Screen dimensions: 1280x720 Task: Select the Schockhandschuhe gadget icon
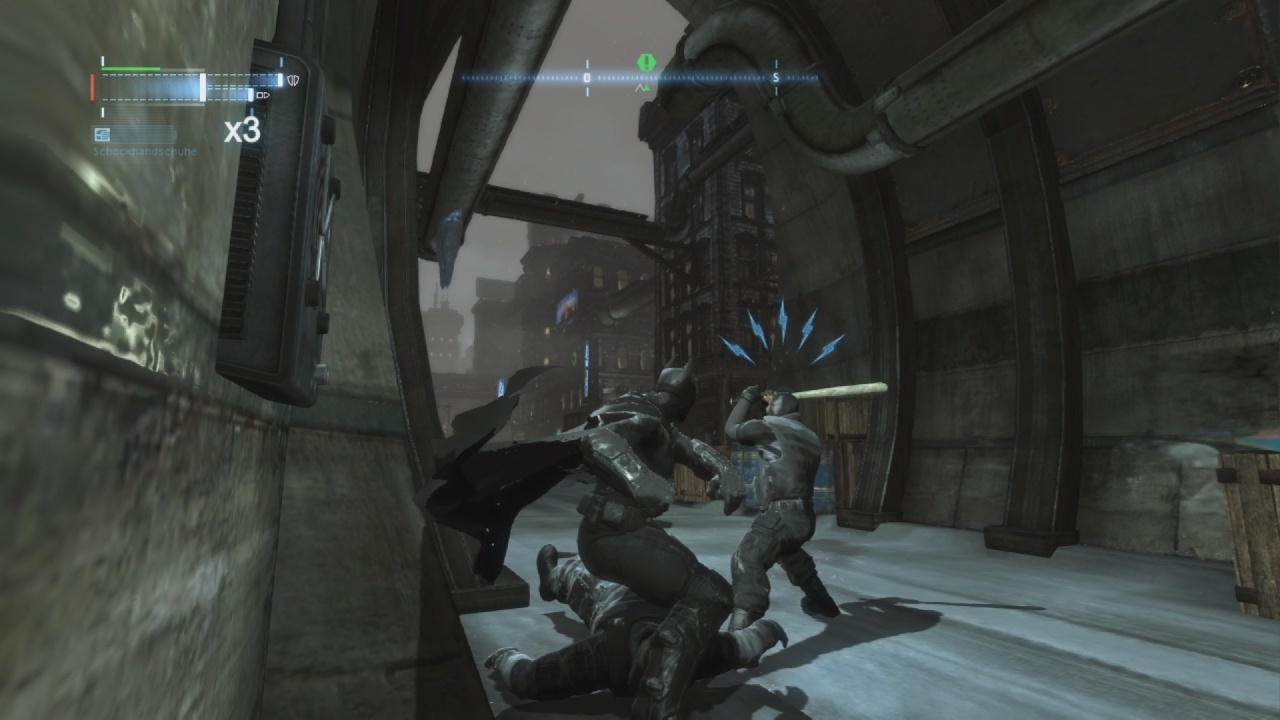click(x=102, y=134)
